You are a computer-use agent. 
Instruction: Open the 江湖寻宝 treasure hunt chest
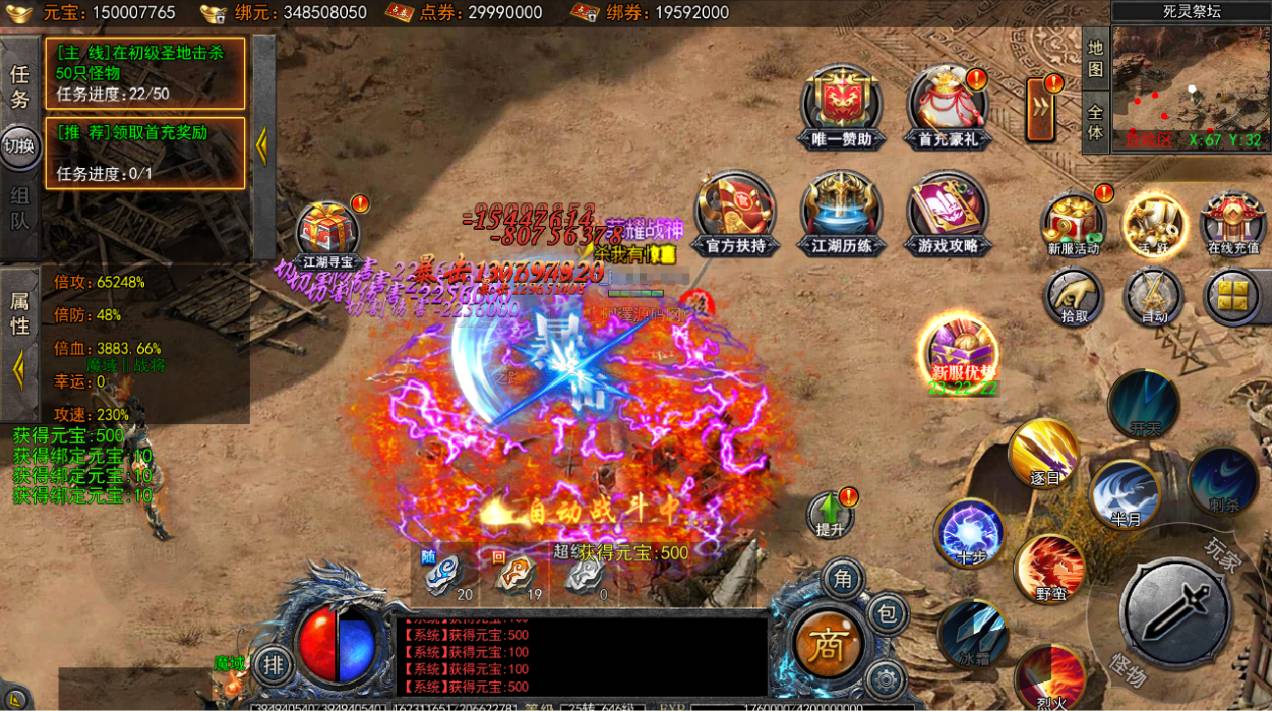[x=329, y=231]
